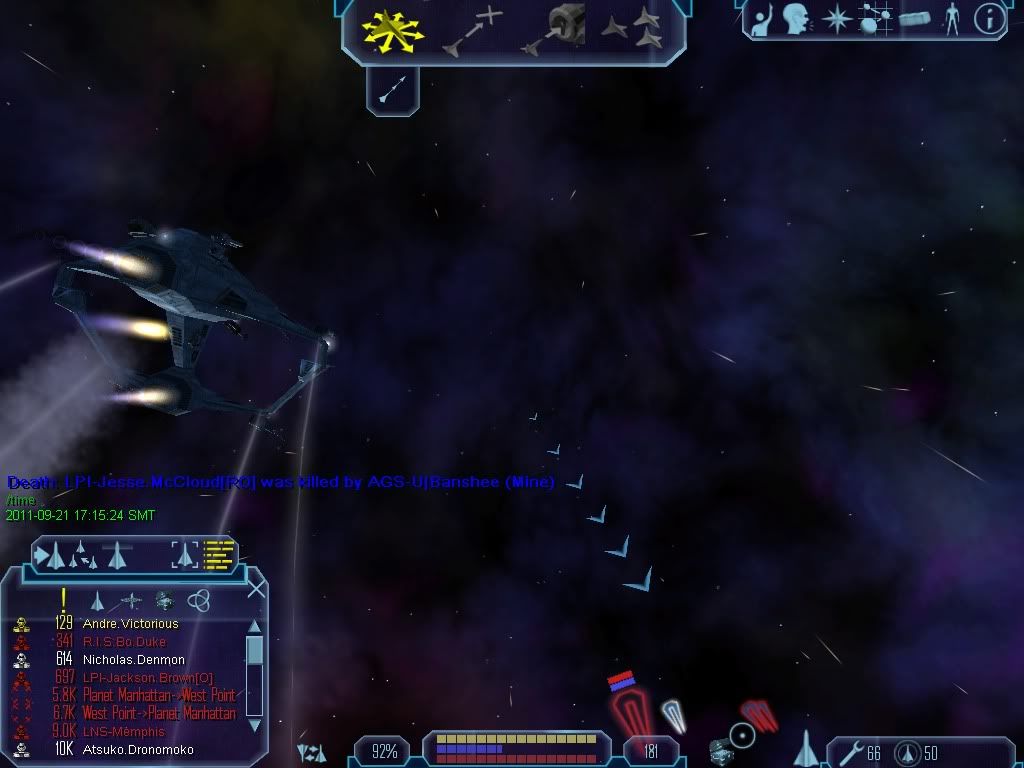This screenshot has width=1024, height=768.
Task: Filter contacts by the ships tab
Action: click(x=98, y=600)
